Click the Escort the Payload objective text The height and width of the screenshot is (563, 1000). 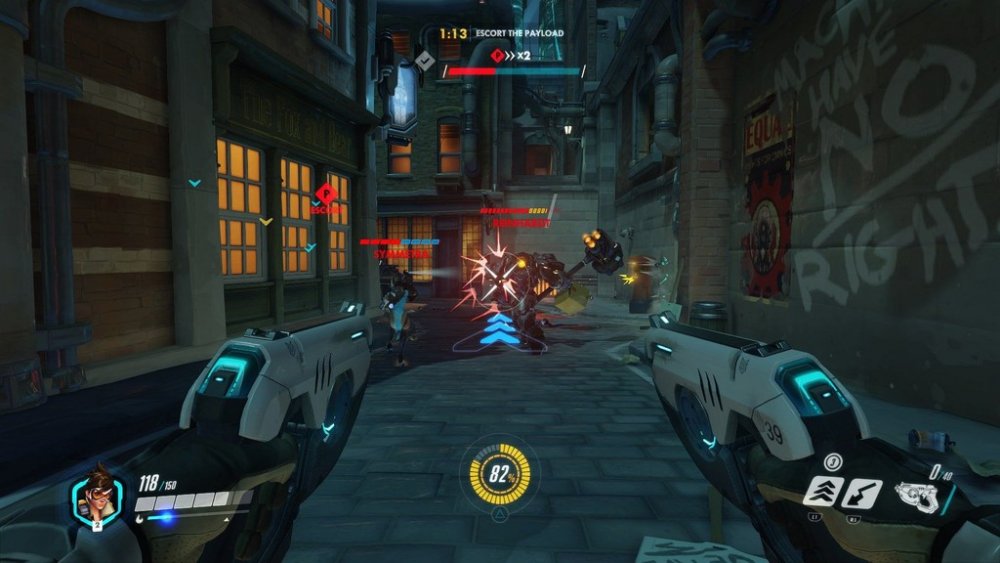(520, 33)
